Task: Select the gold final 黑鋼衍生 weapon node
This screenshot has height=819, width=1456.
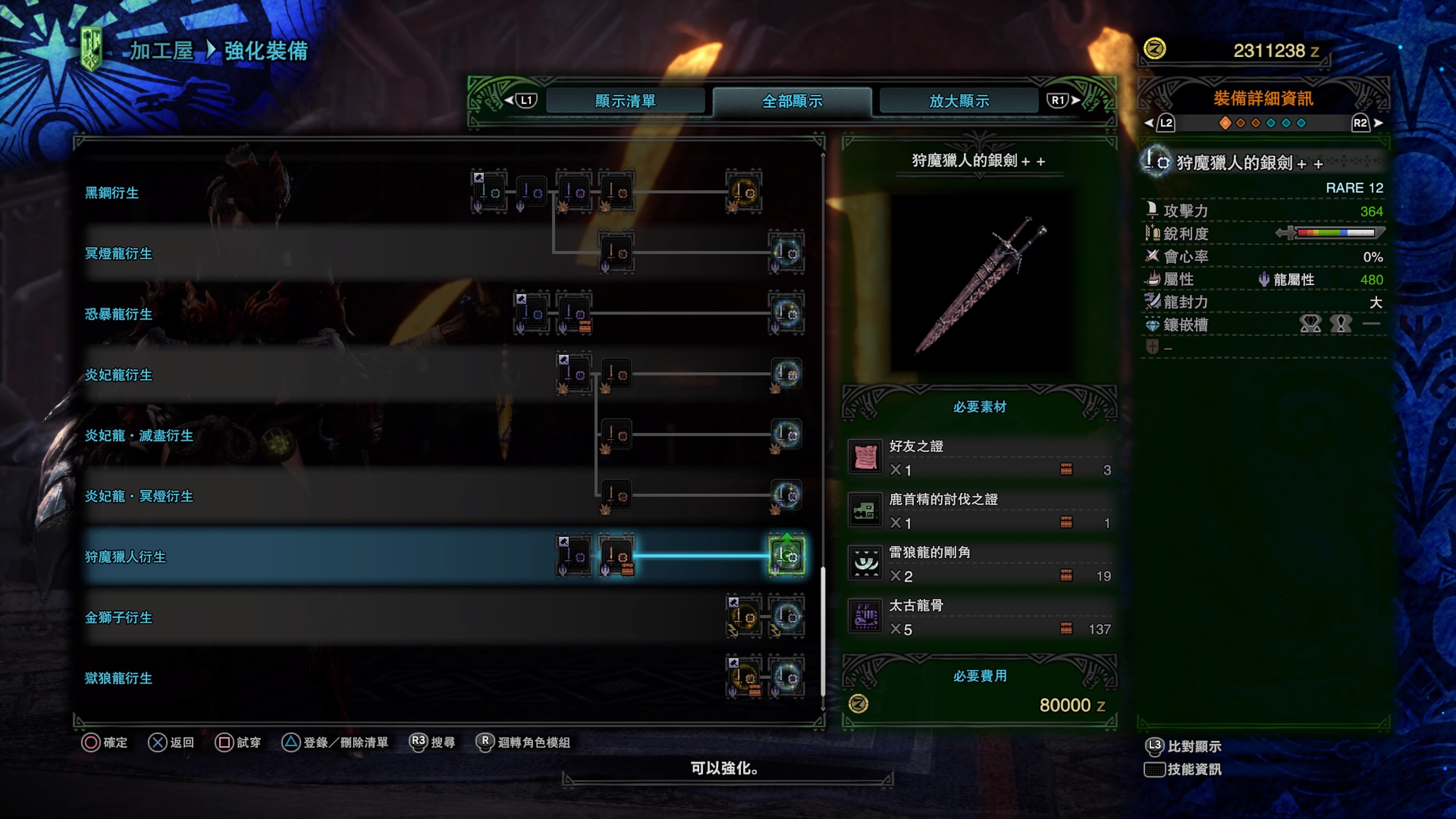Action: click(x=744, y=193)
